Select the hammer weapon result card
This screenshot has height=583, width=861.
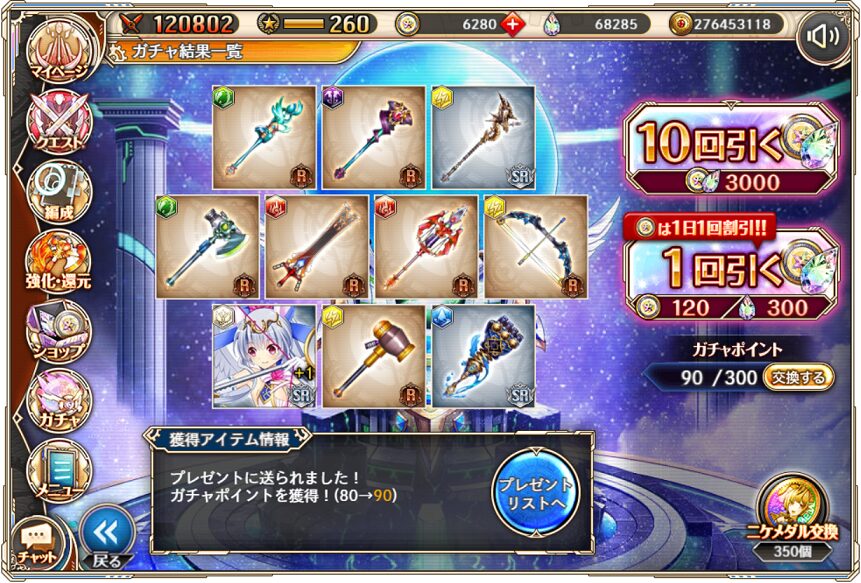373,357
